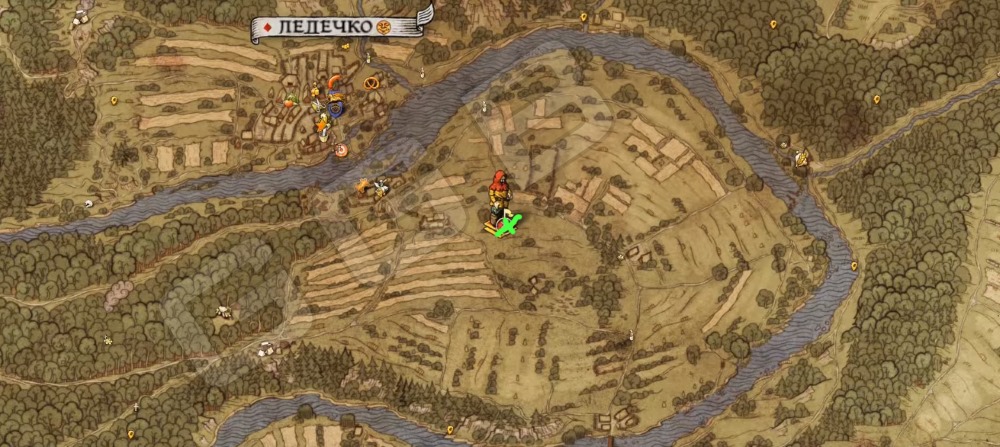The image size is (1000, 447).
Task: Click the fruit grocer marker in town
Action: (x=290, y=100)
